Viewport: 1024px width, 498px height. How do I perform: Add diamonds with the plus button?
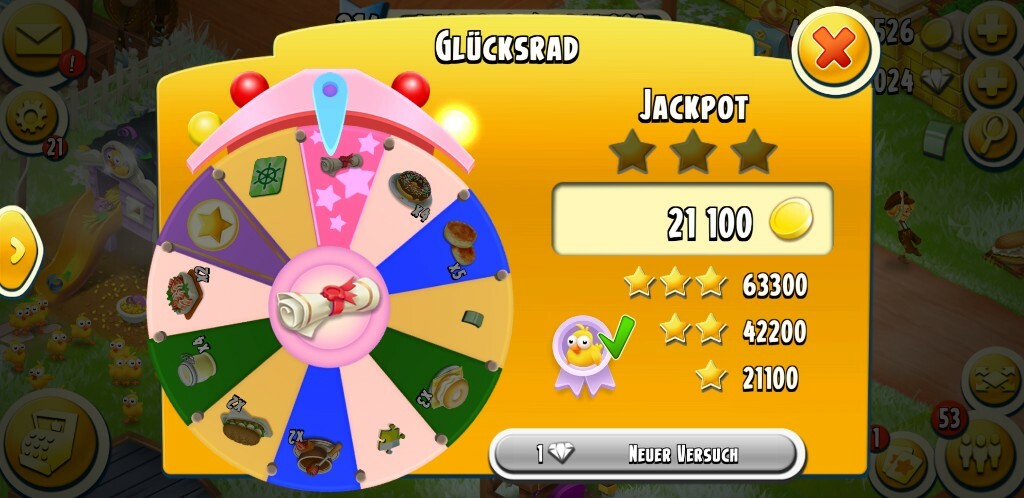point(992,80)
